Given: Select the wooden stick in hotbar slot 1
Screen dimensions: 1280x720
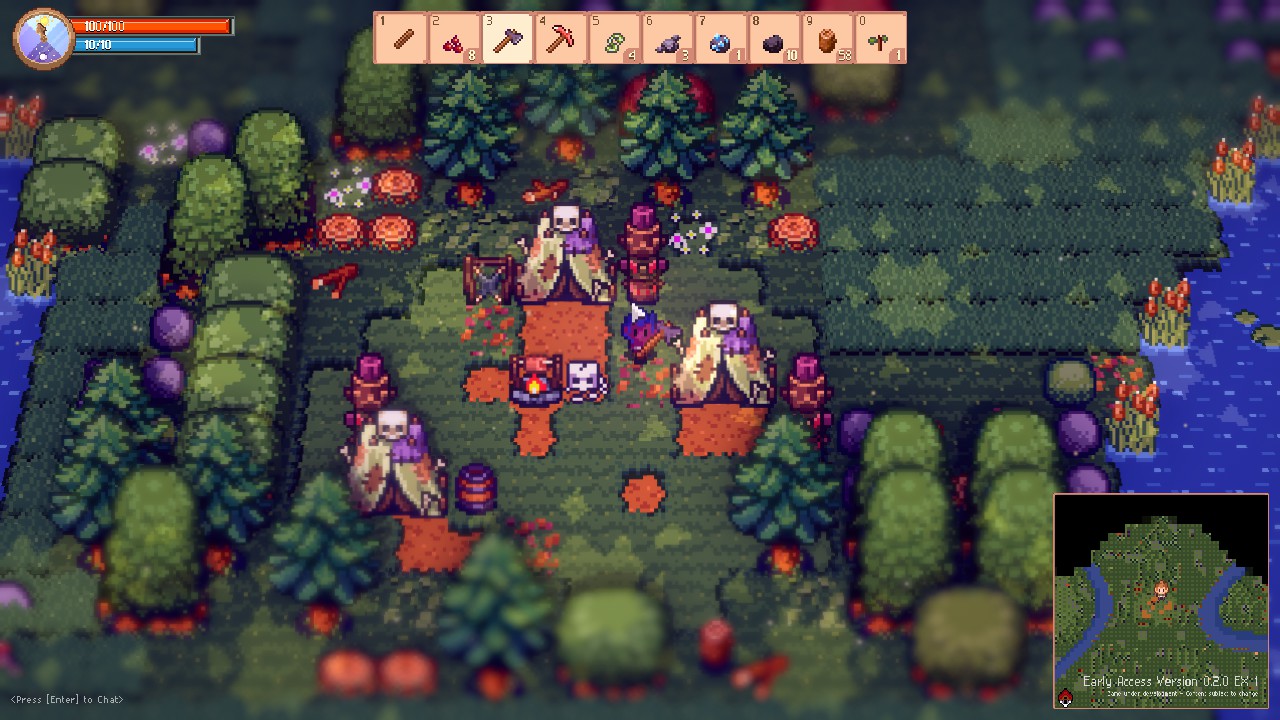Looking at the screenshot, I should (x=401, y=39).
